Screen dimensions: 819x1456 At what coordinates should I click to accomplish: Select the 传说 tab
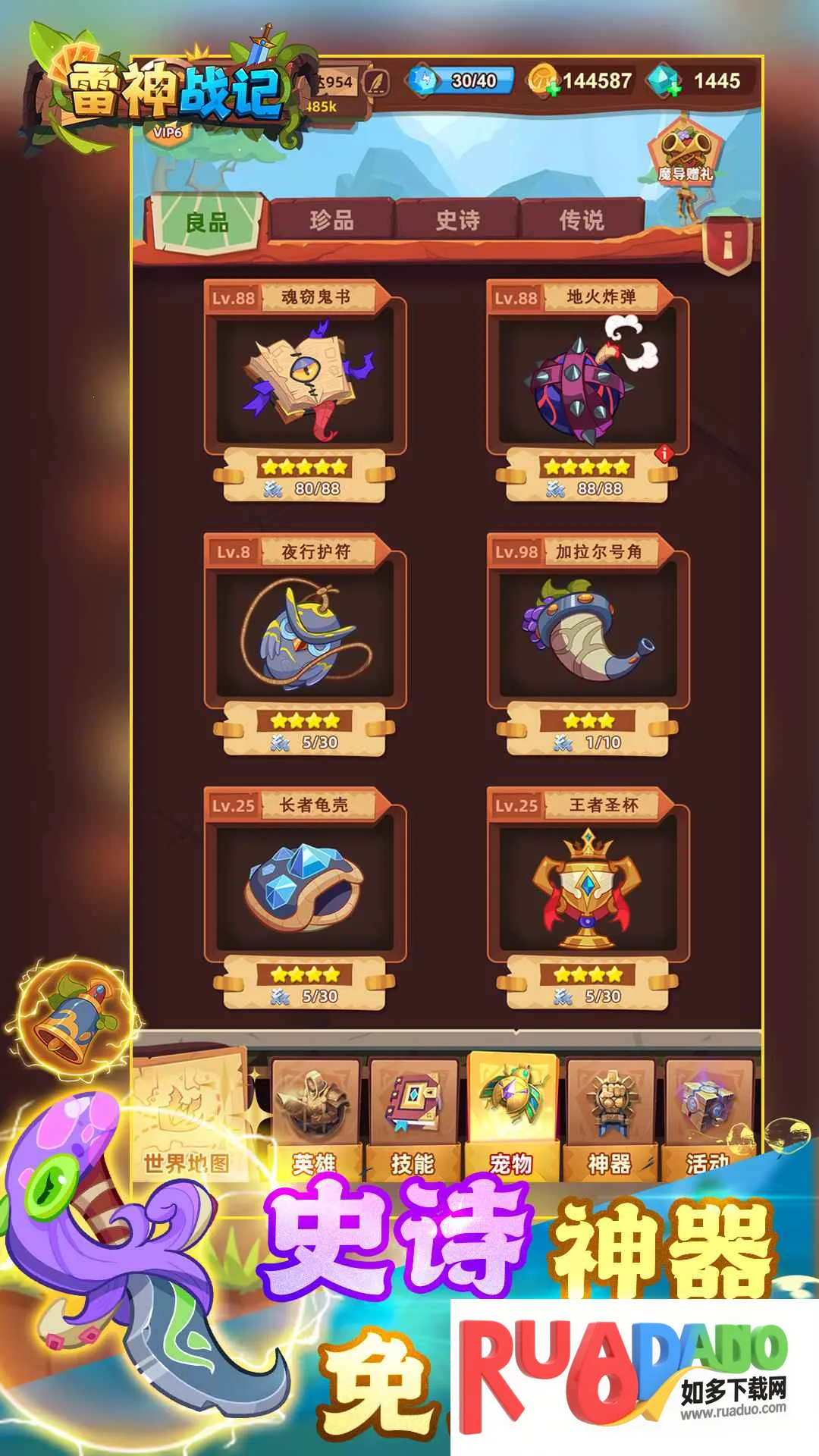582,221
